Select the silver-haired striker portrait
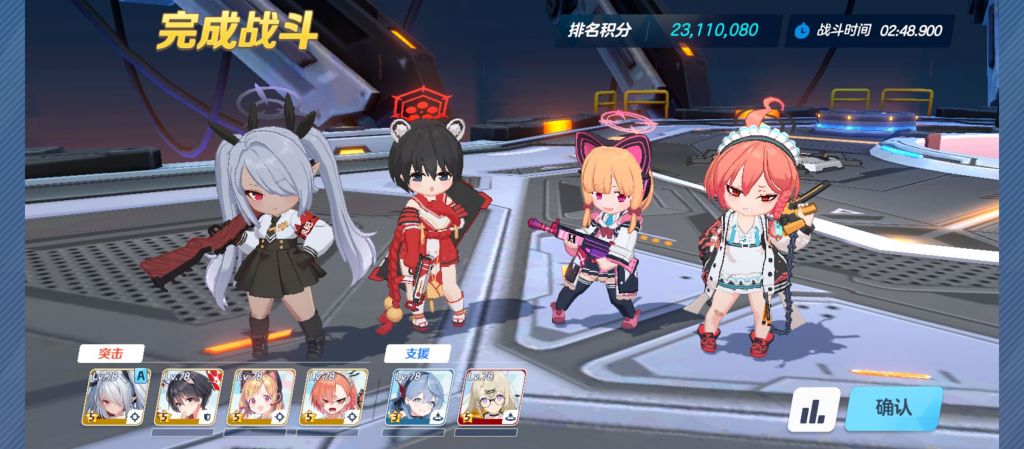 coord(115,398)
